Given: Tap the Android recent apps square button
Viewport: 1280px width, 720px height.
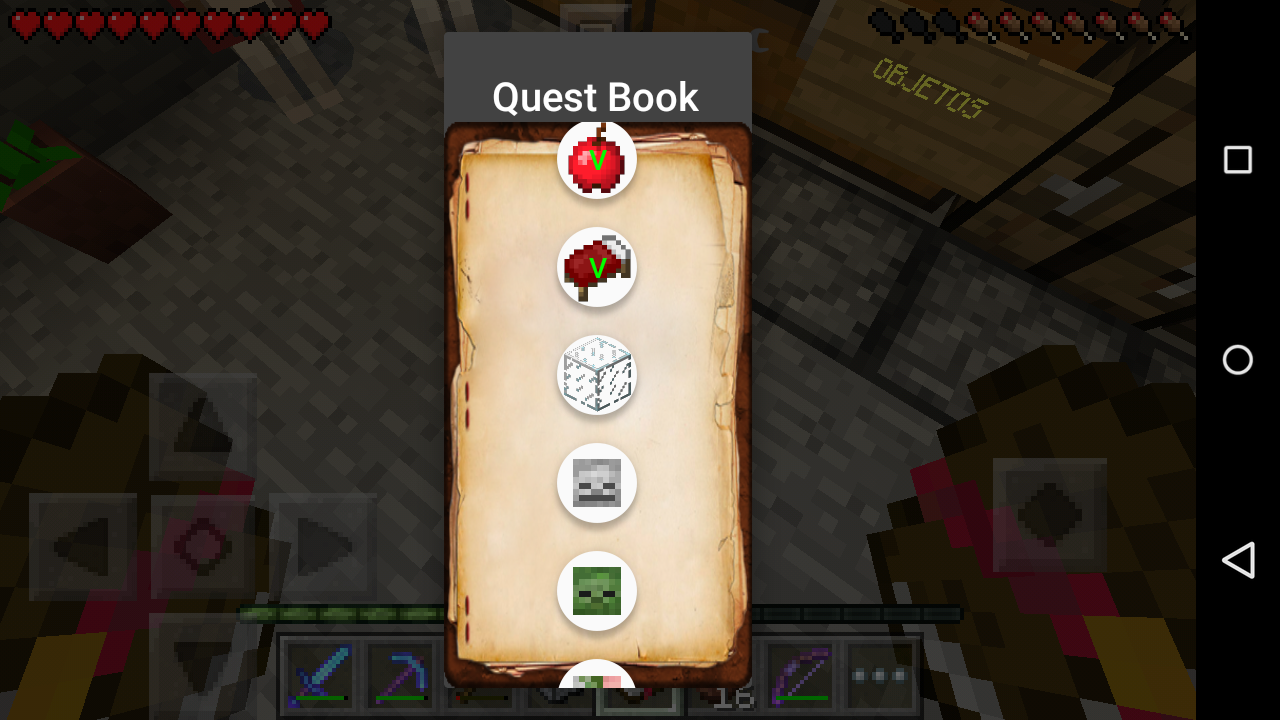Looking at the screenshot, I should tap(1238, 158).
